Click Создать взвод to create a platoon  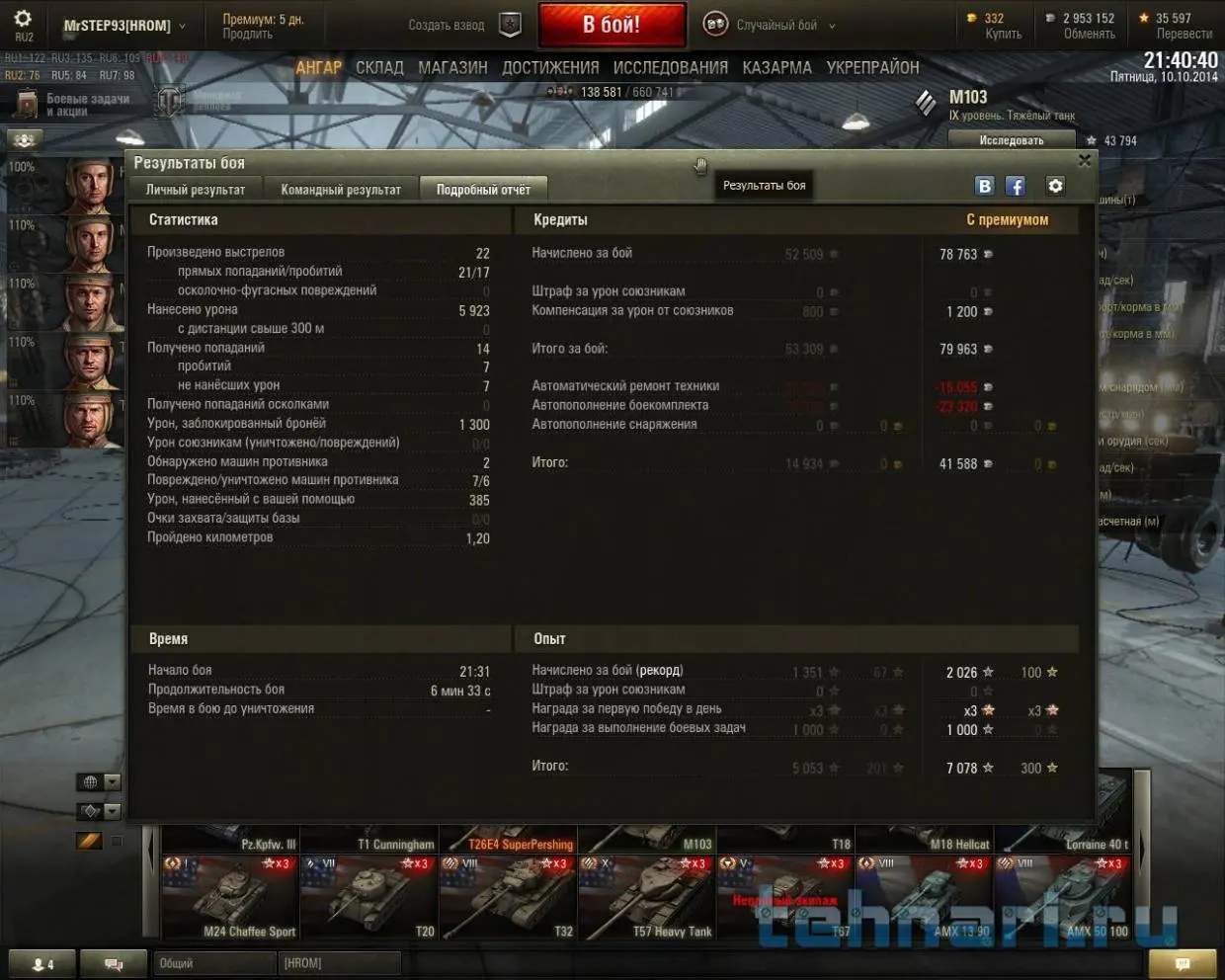click(447, 26)
